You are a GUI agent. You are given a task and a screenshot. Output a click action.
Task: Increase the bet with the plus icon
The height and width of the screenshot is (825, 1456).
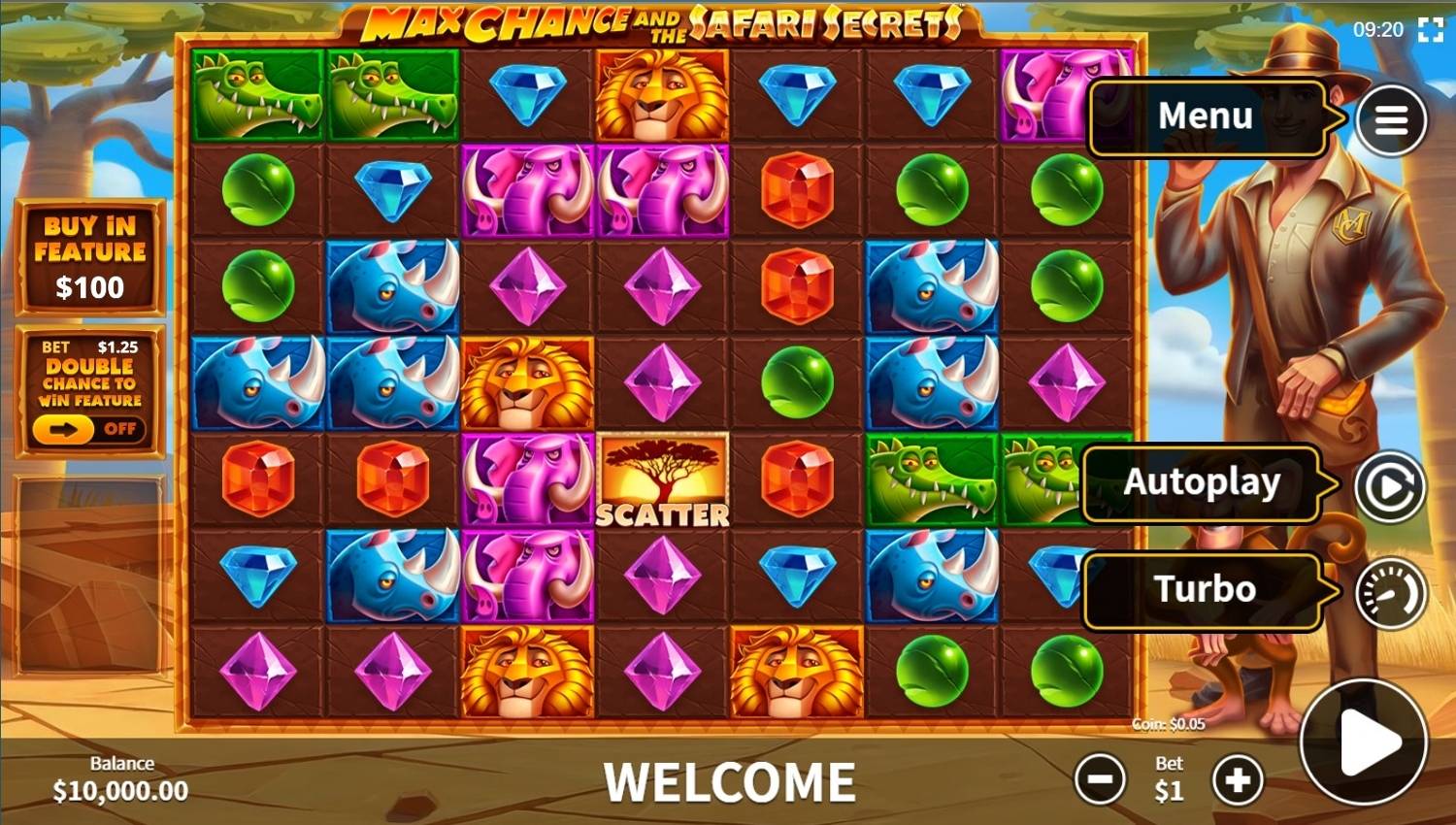coord(1238,778)
